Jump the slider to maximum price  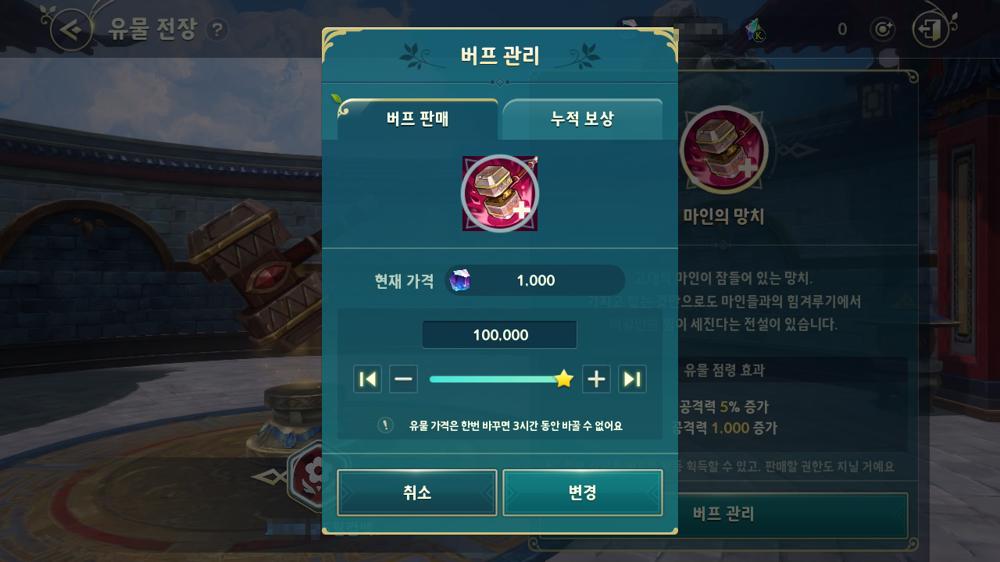pyautogui.click(x=632, y=379)
